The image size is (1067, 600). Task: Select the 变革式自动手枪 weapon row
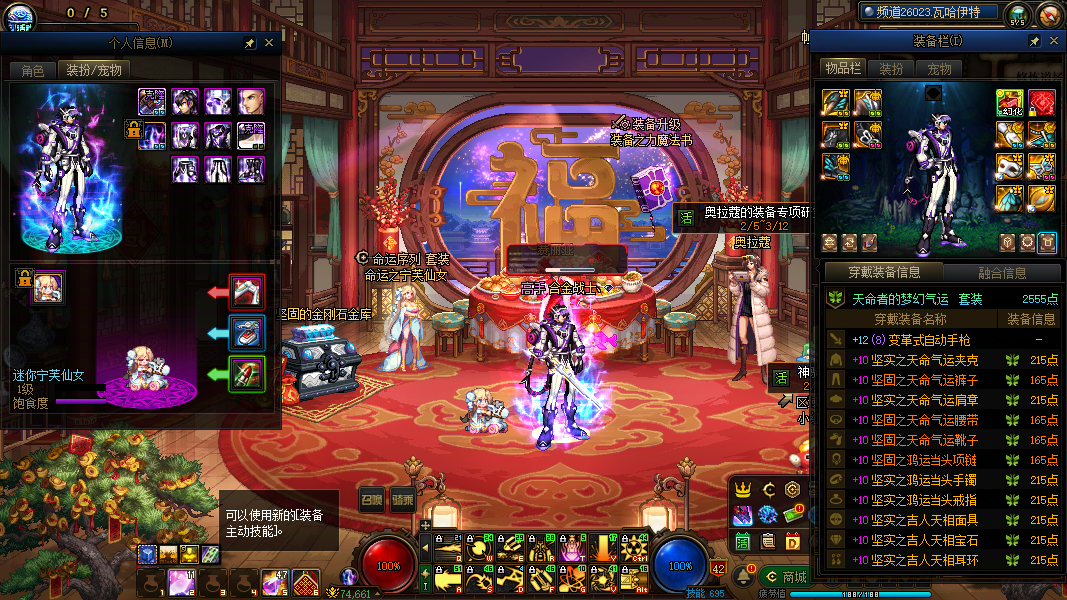tap(910, 340)
